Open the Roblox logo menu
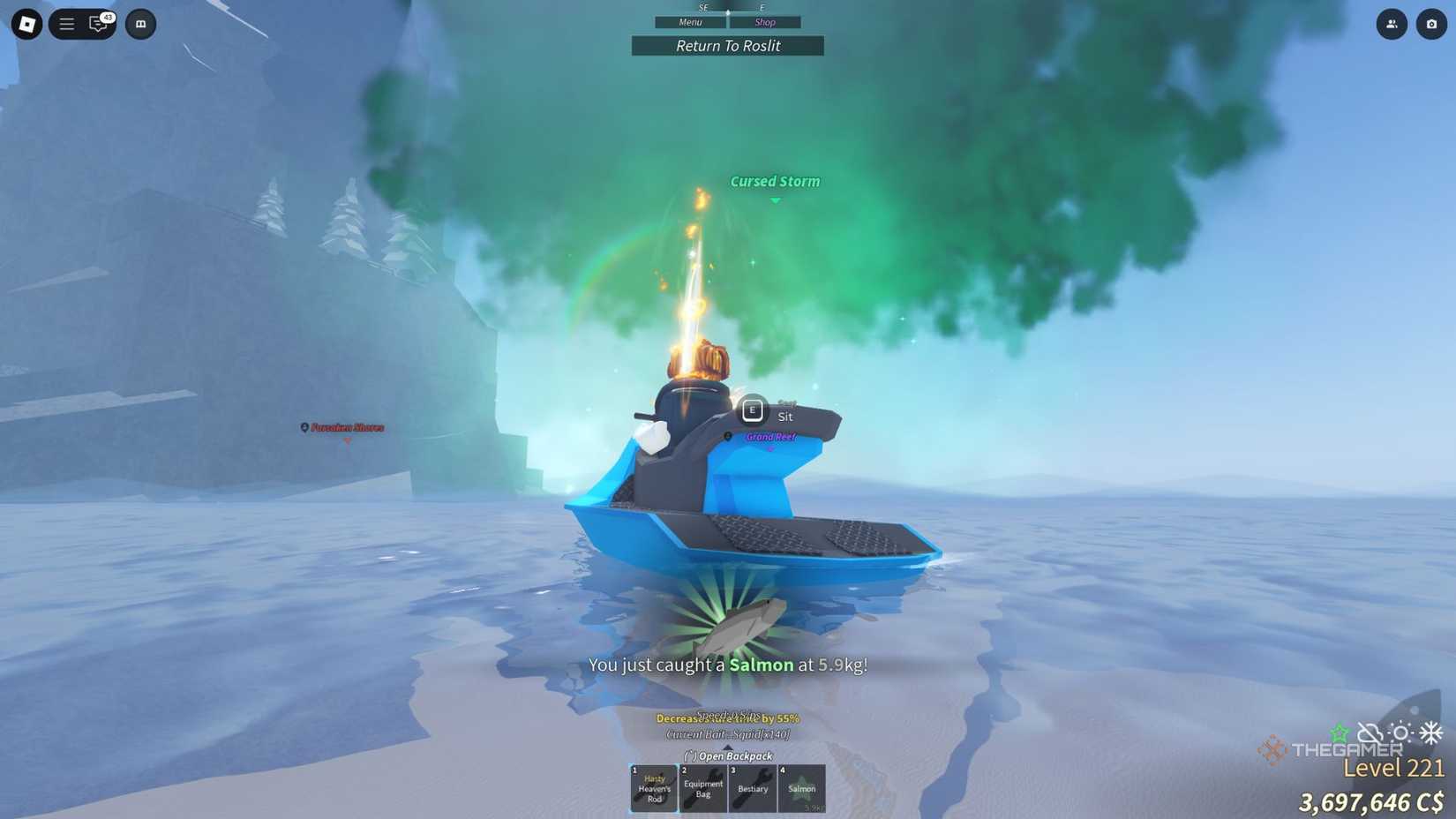 (25, 24)
